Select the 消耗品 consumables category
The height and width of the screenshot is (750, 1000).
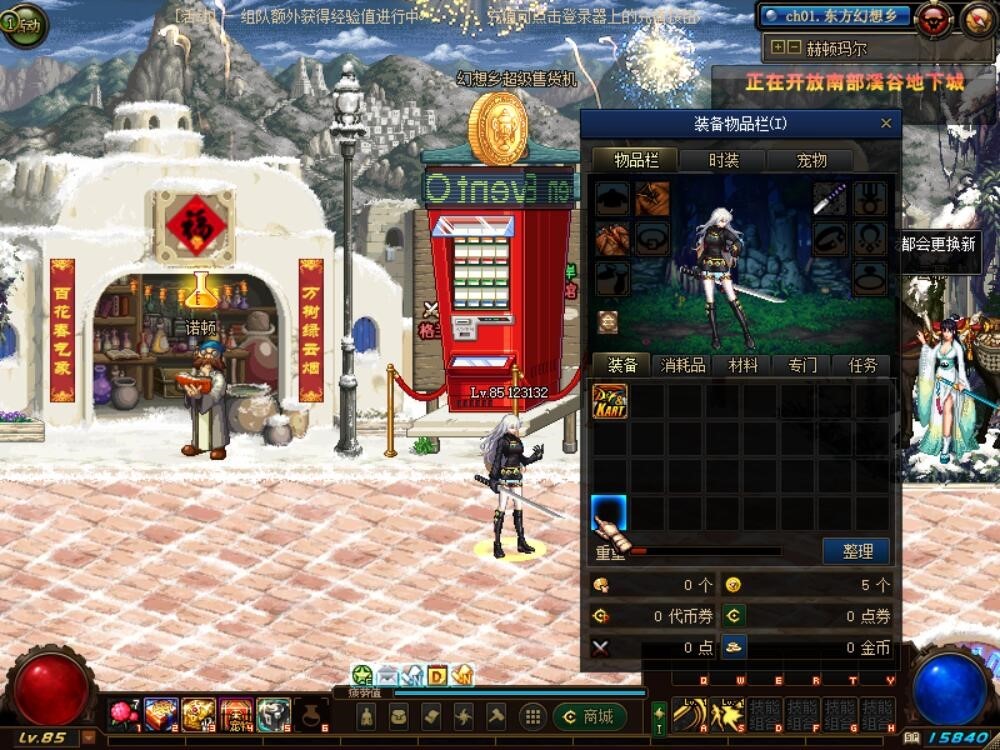tap(684, 366)
